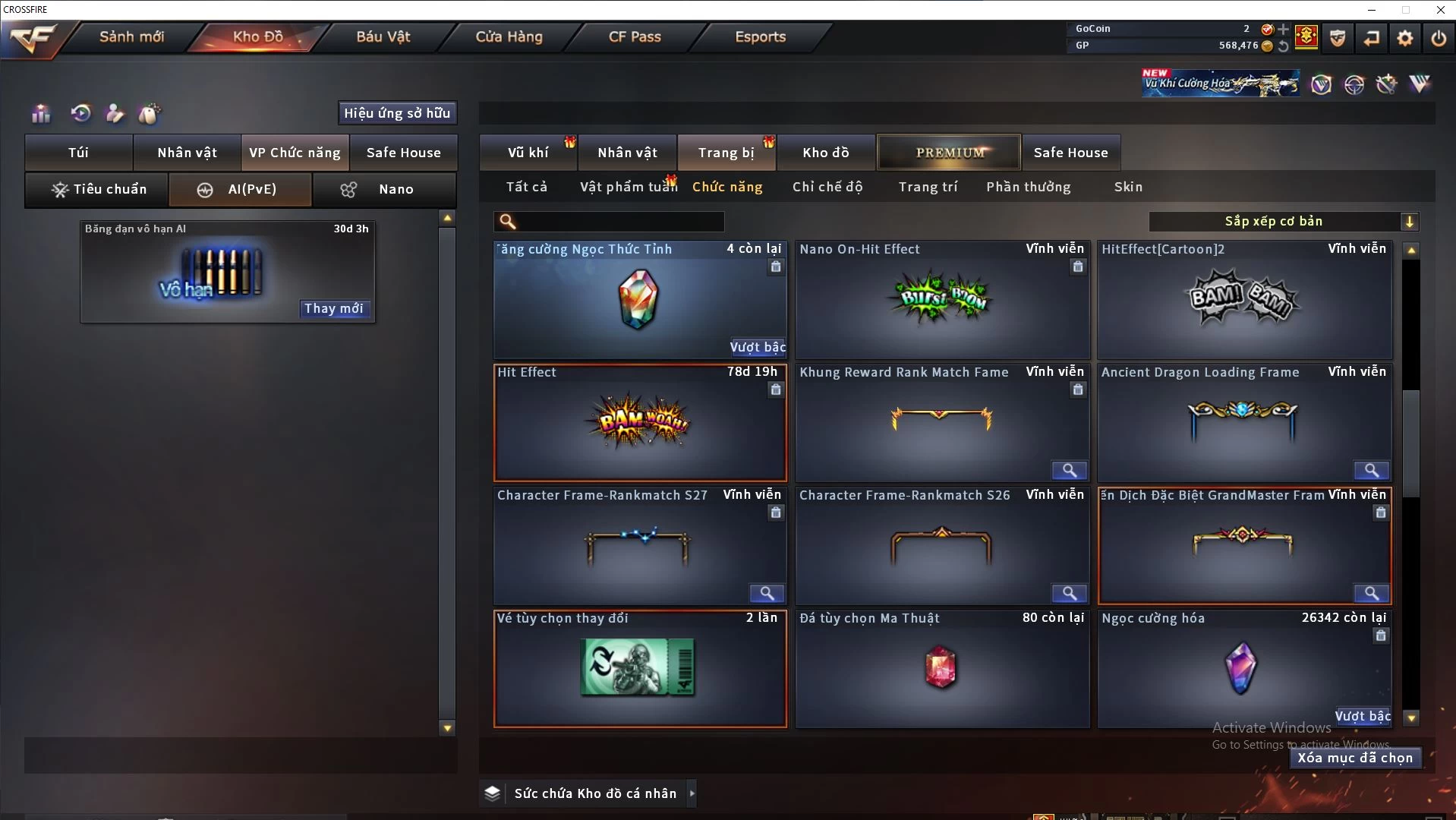Select the Nano sub-tab
1456x820 pixels.
385,189
